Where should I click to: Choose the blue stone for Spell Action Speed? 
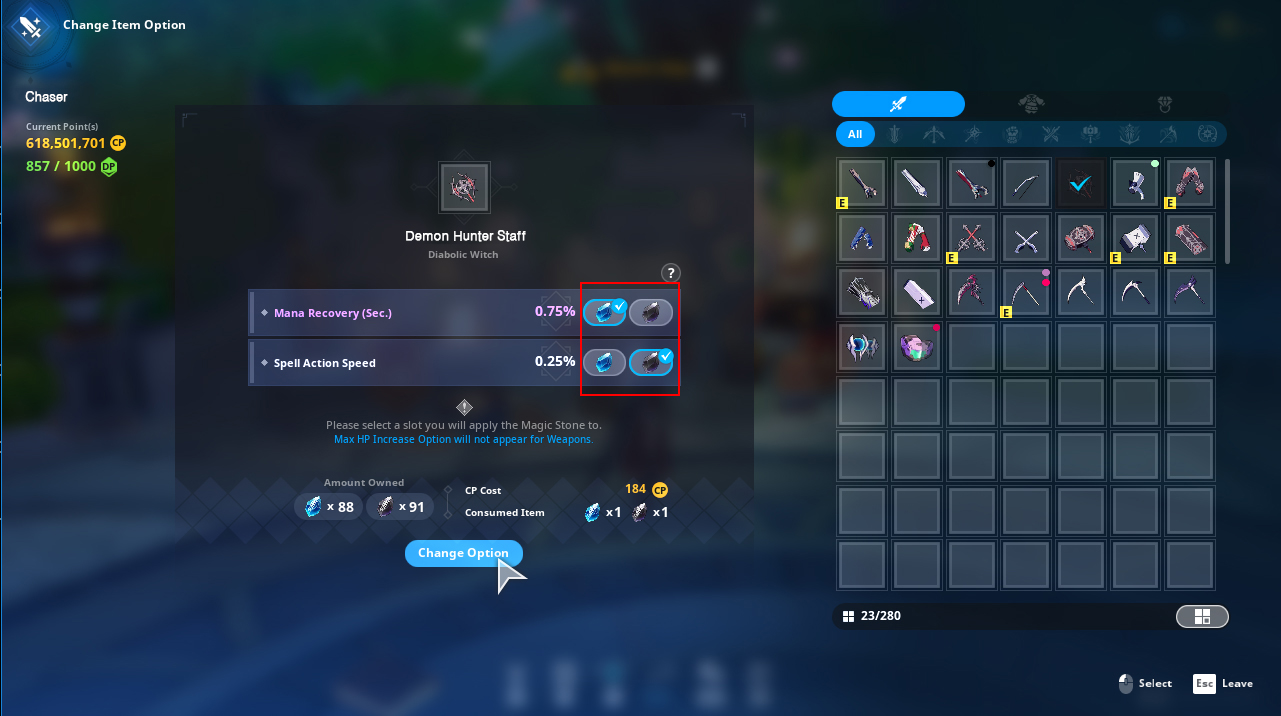(x=604, y=362)
